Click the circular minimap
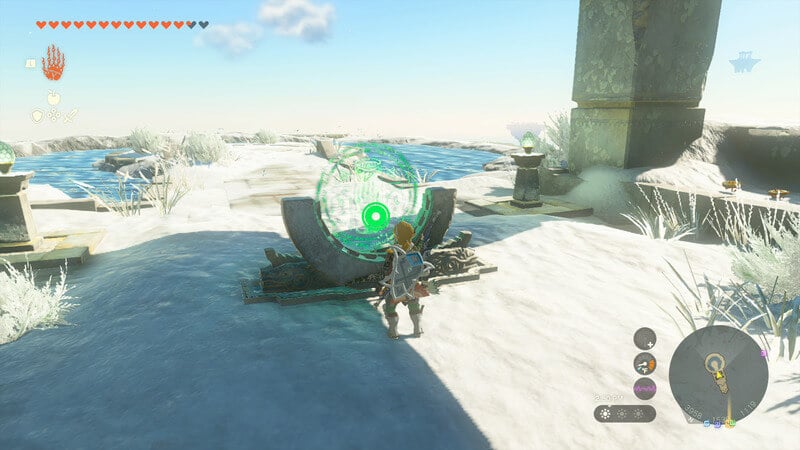This screenshot has width=800, height=450. pos(717,373)
